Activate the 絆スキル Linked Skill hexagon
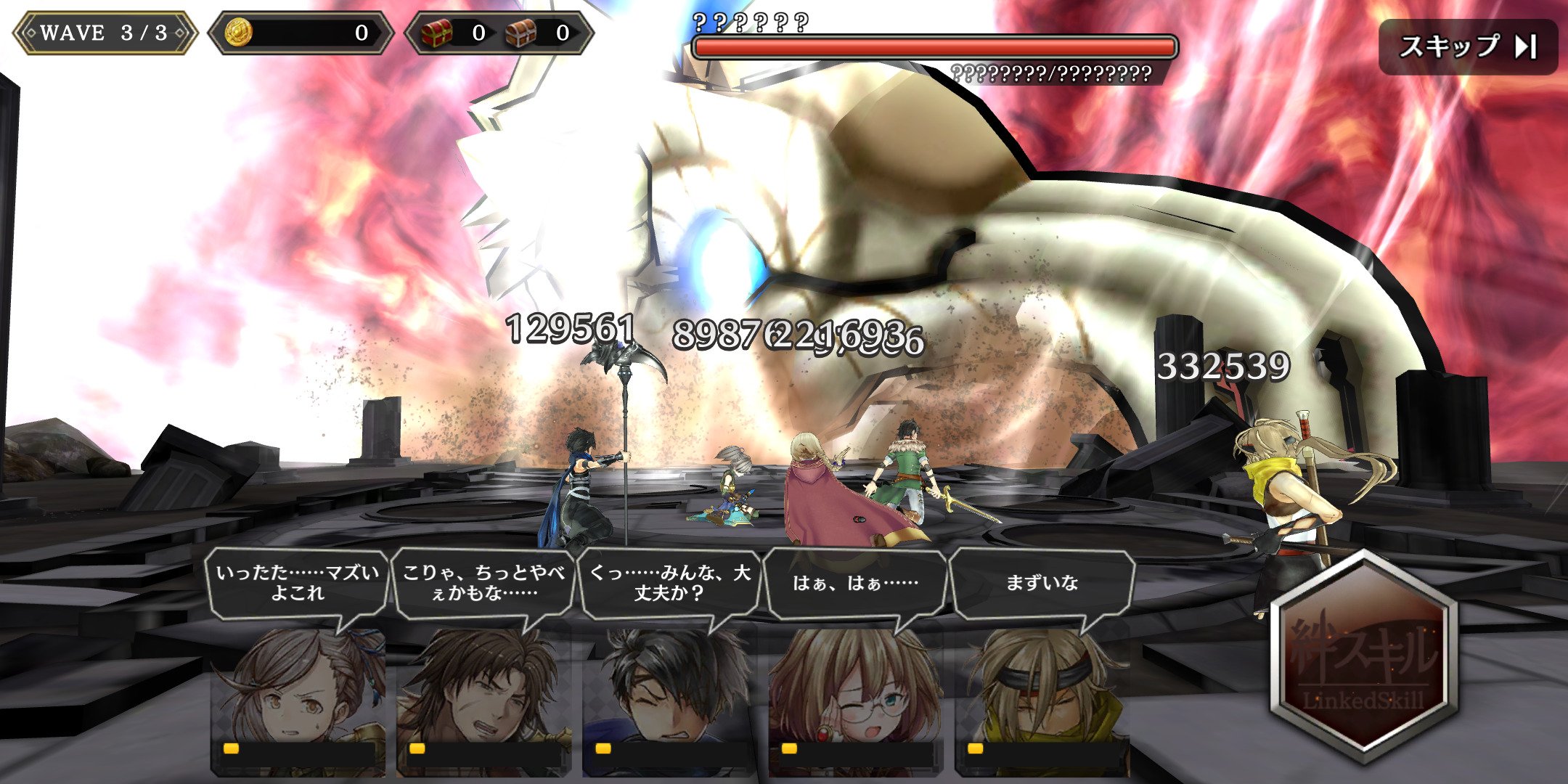Viewport: 1568px width, 784px height. (1363, 657)
